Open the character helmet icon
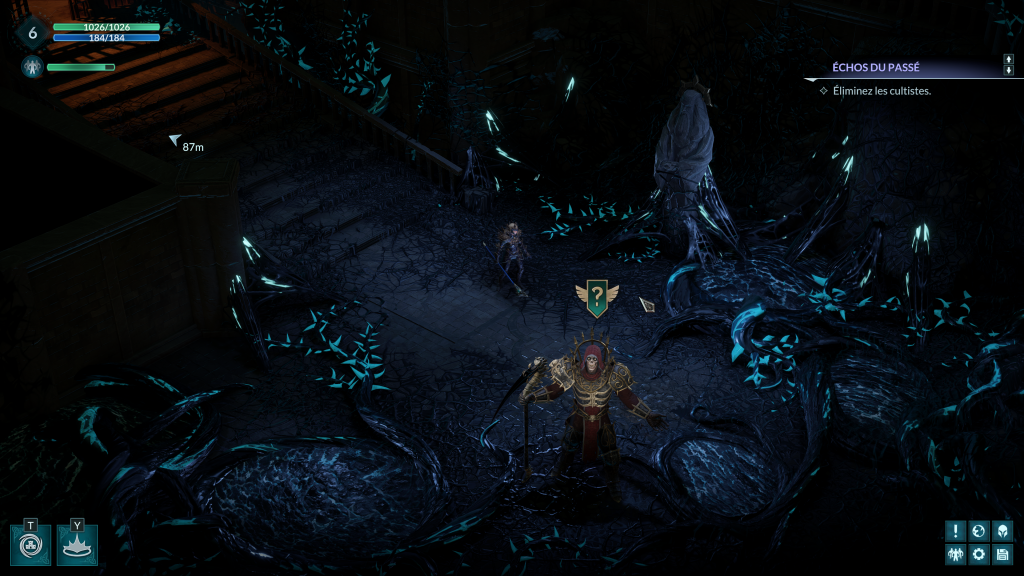This screenshot has height=576, width=1024. coord(1002,531)
